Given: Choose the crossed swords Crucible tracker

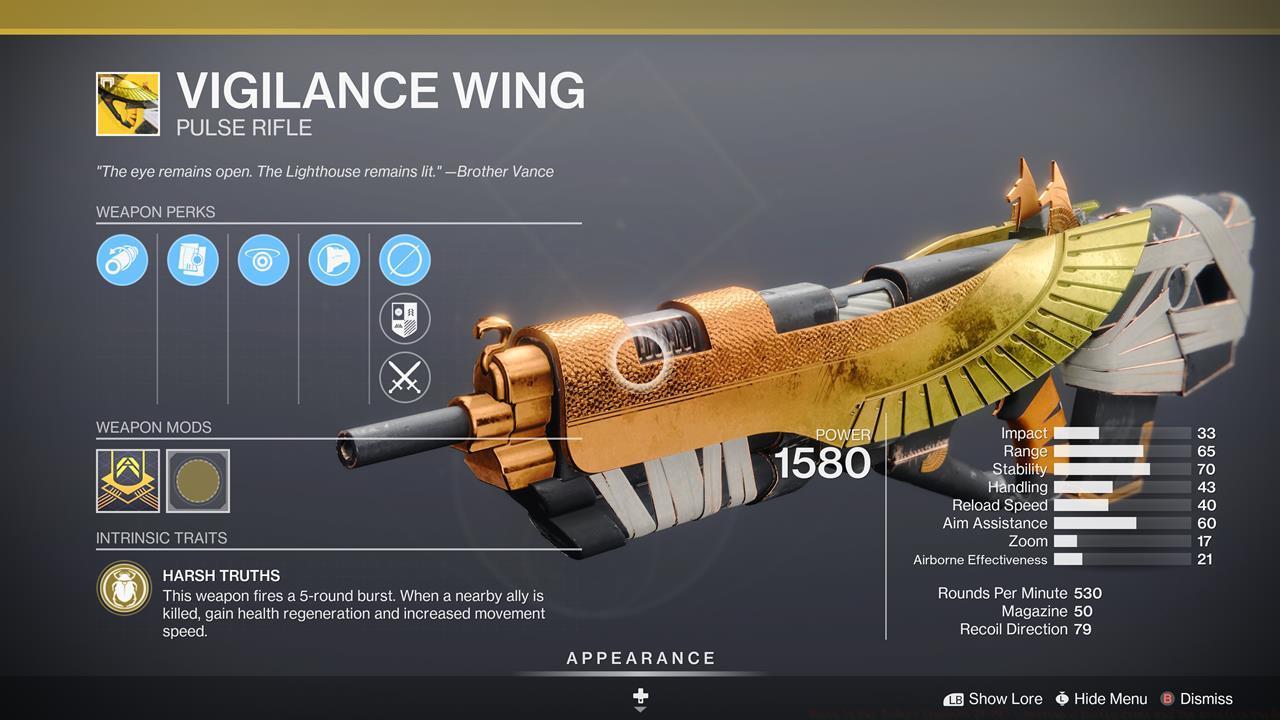Looking at the screenshot, I should point(405,378).
